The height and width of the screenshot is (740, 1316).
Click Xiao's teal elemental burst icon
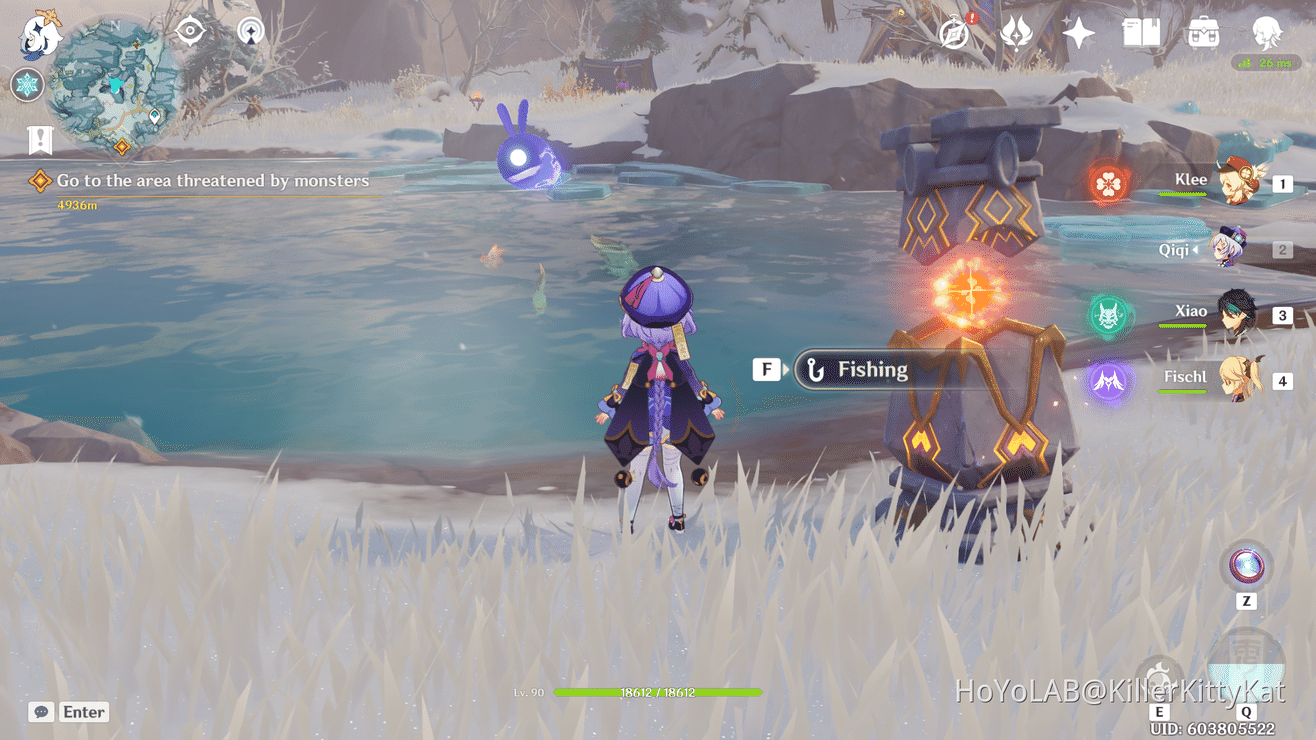click(1109, 313)
